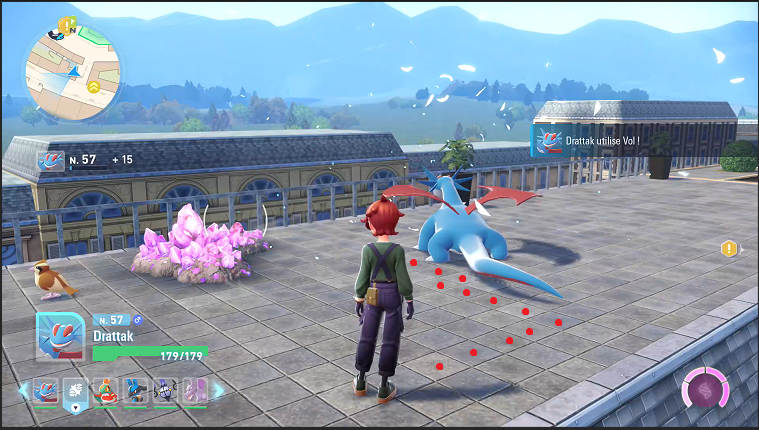Open the circular city minimap
This screenshot has height=430, width=759.
tap(73, 72)
